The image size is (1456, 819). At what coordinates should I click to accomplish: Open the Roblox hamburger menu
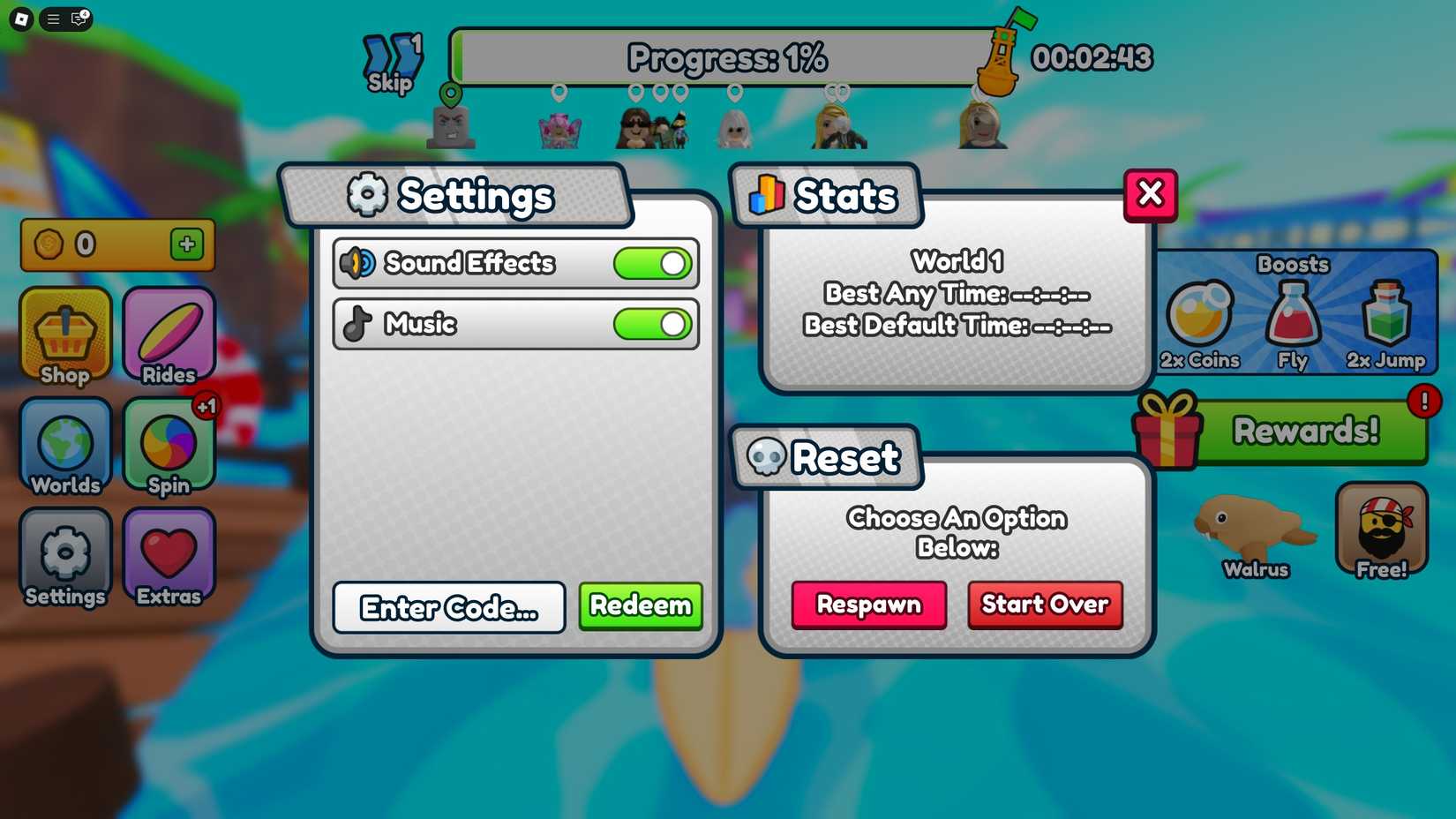click(52, 19)
